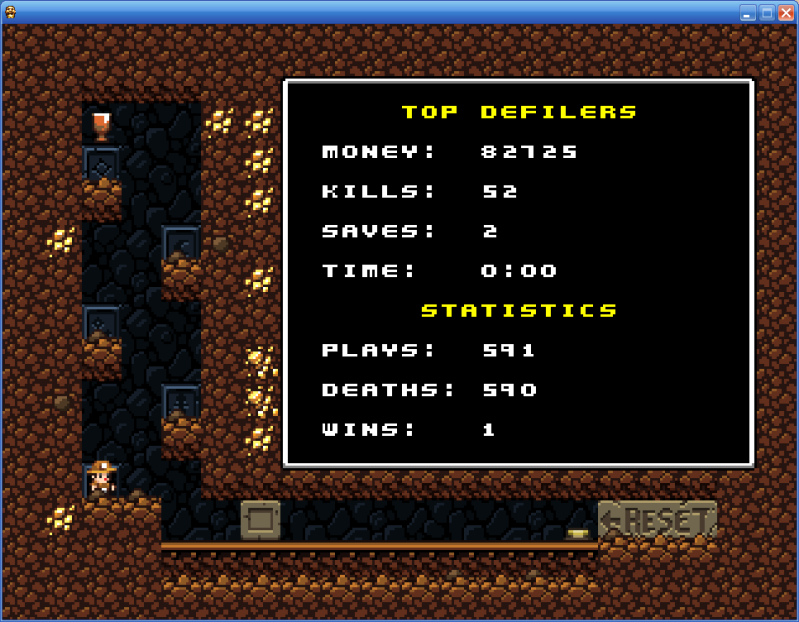The height and width of the screenshot is (622, 799).
Task: Minimize the game window
Action: pyautogui.click(x=748, y=13)
